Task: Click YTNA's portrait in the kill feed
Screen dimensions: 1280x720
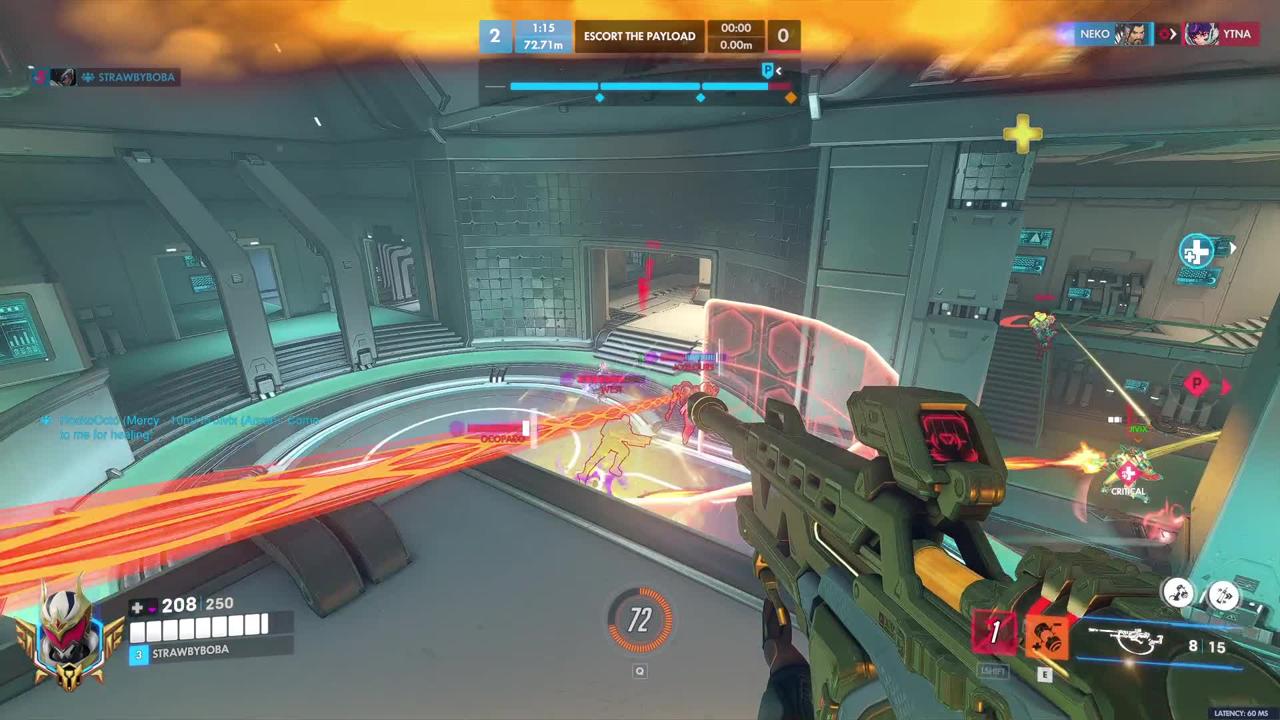Action: (x=1201, y=34)
